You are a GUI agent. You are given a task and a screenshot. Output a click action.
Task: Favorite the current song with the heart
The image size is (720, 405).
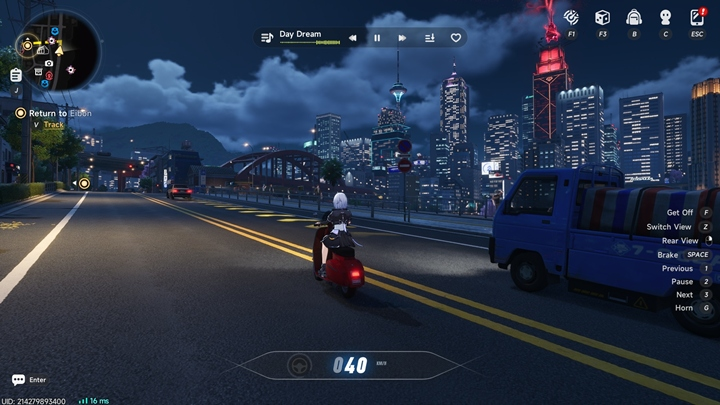click(x=456, y=38)
